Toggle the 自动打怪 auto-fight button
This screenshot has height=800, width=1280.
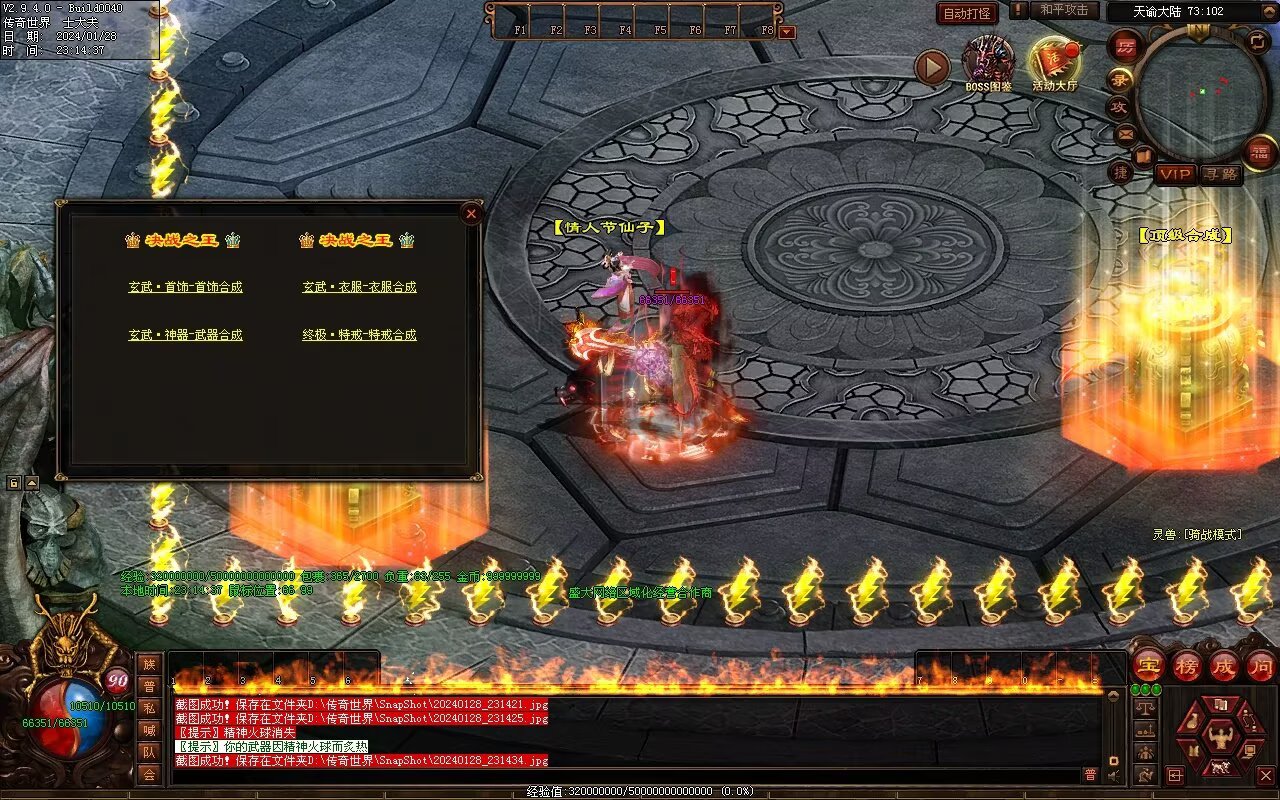[x=967, y=14]
